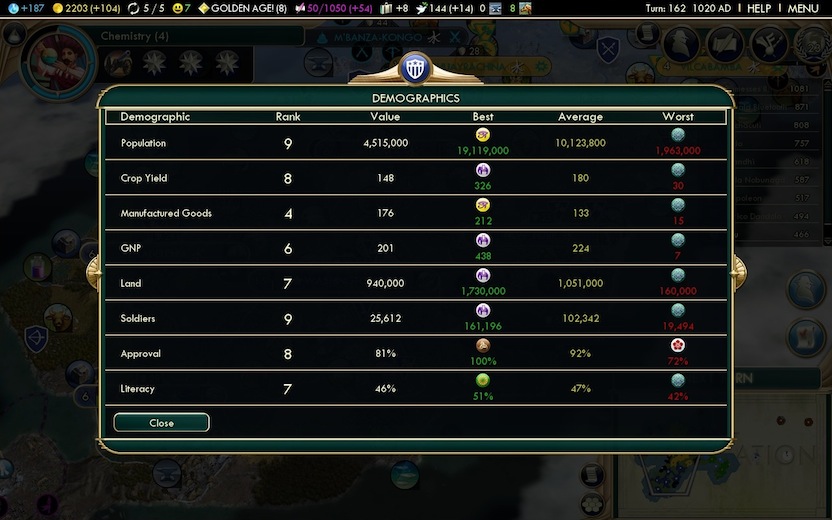This screenshot has width=832, height=520.
Task: Open the social policies scroll button
Action: tap(724, 43)
